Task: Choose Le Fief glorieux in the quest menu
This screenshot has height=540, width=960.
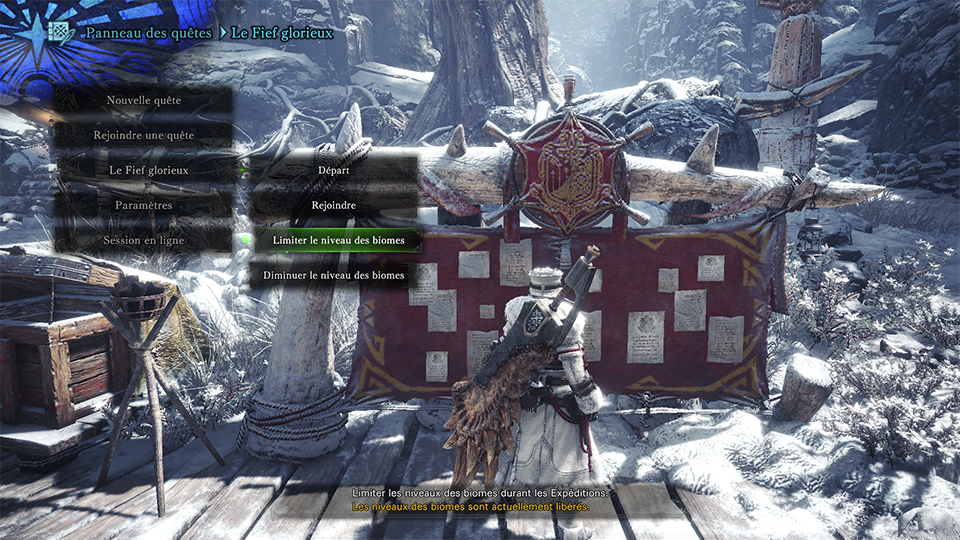Action: 148,170
